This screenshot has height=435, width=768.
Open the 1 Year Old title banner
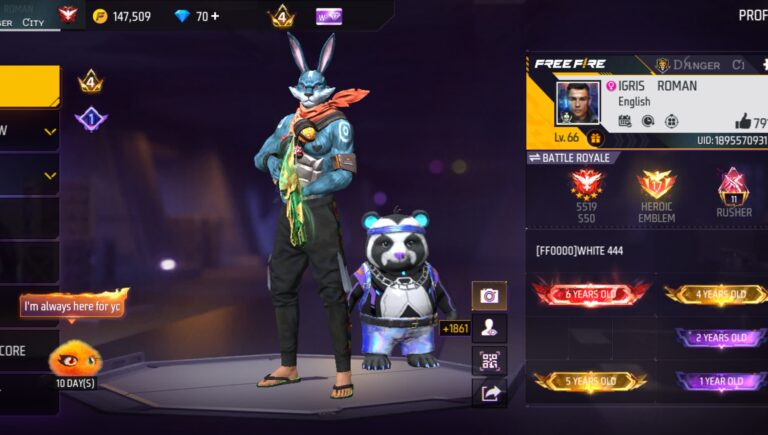721,381
